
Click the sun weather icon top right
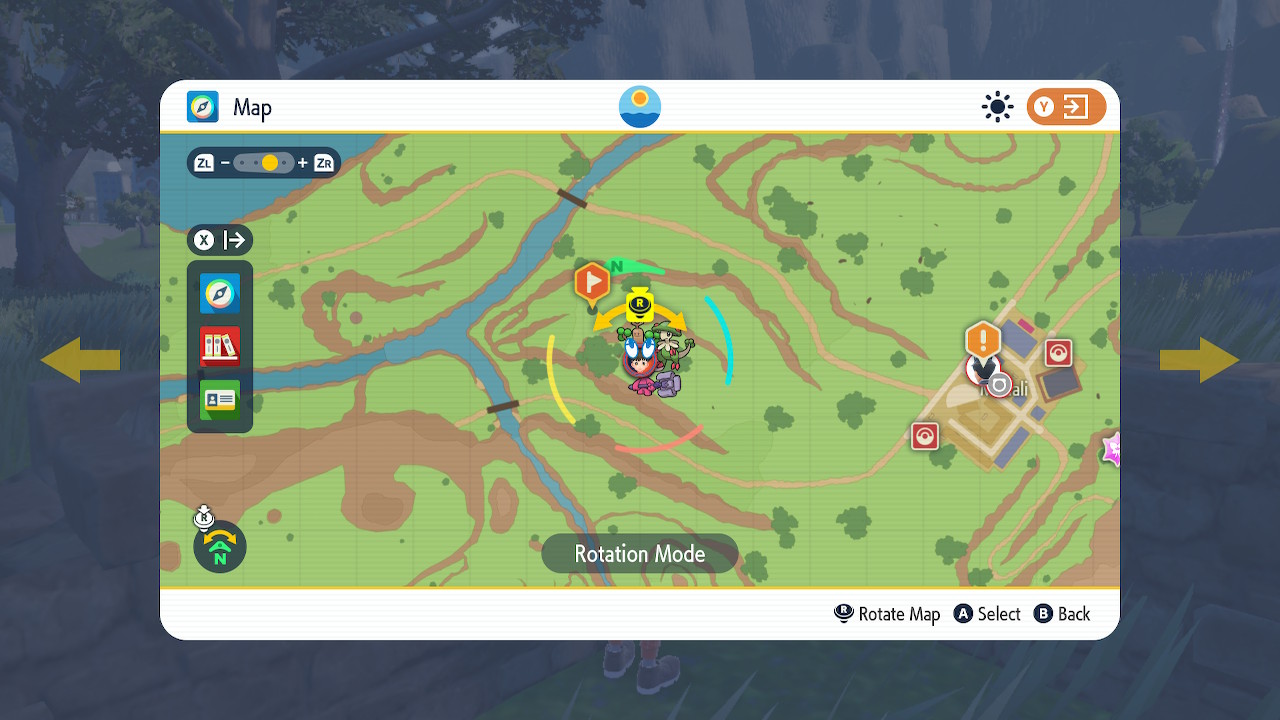click(x=997, y=107)
